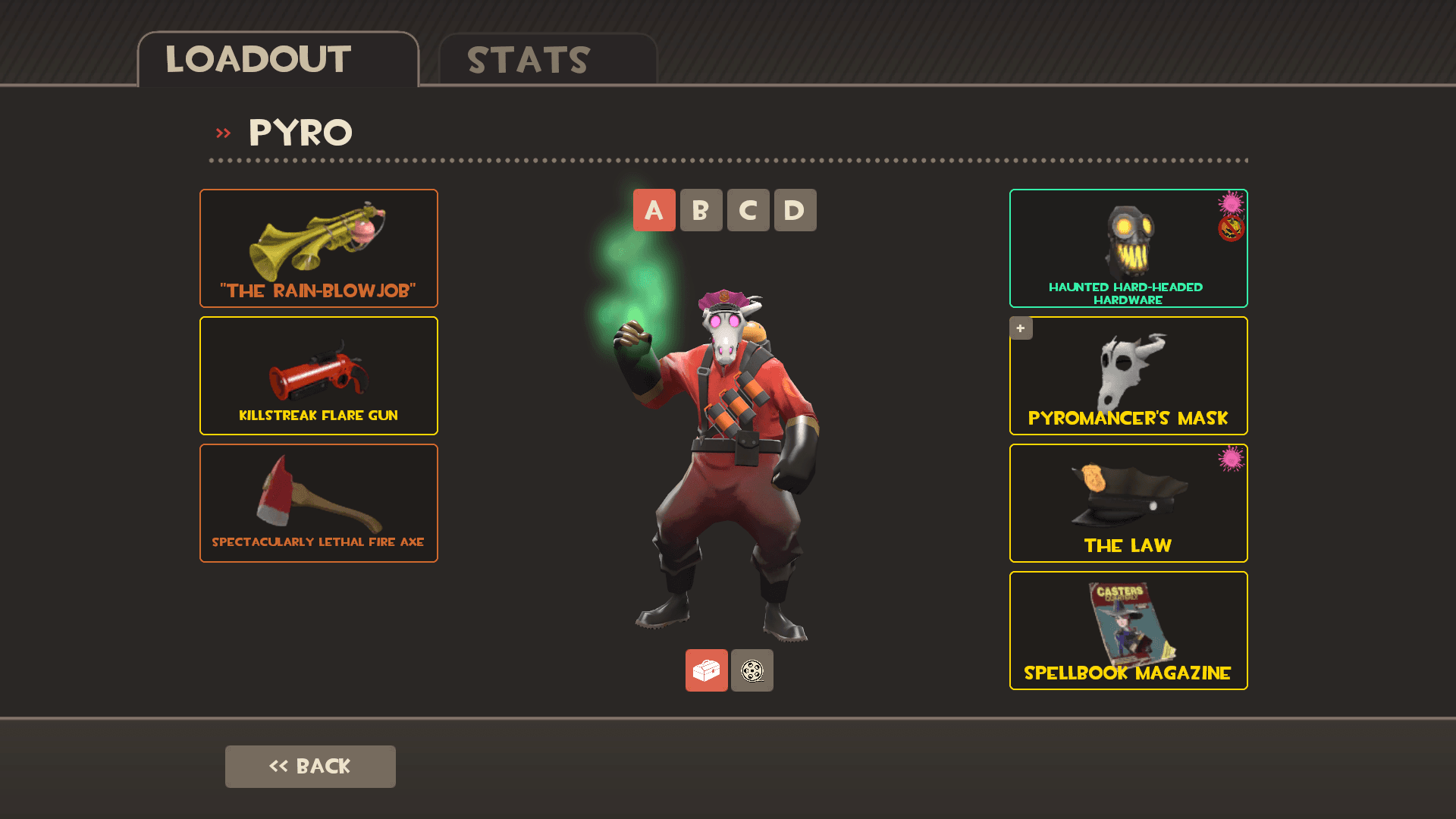Viewport: 1456px width, 819px height.
Task: Open the Spellbook Magazine action slot
Action: click(x=1128, y=630)
